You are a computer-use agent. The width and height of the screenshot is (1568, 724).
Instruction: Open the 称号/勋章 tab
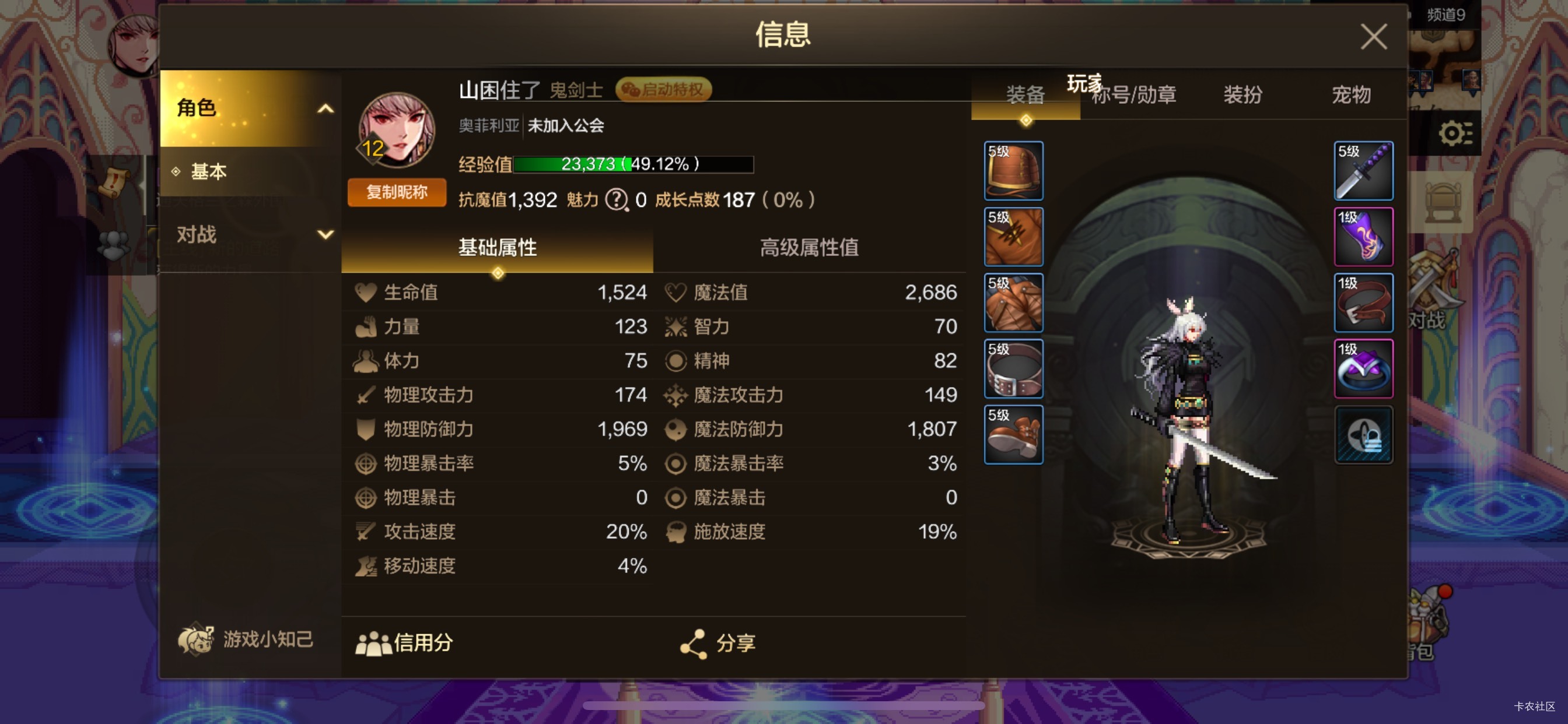[x=1133, y=96]
